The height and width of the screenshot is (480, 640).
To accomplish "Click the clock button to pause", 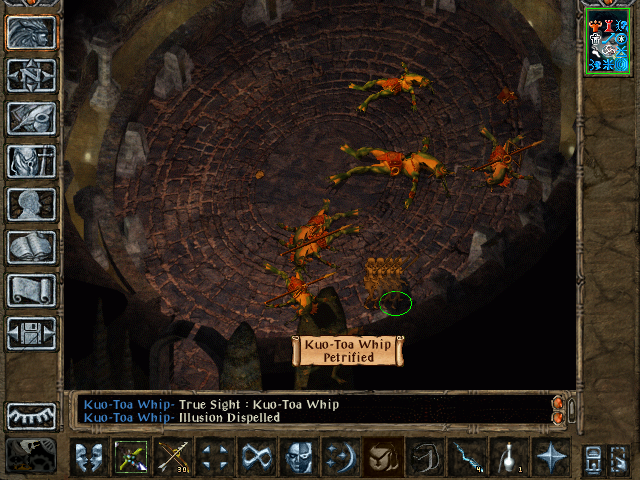I will [32, 415].
